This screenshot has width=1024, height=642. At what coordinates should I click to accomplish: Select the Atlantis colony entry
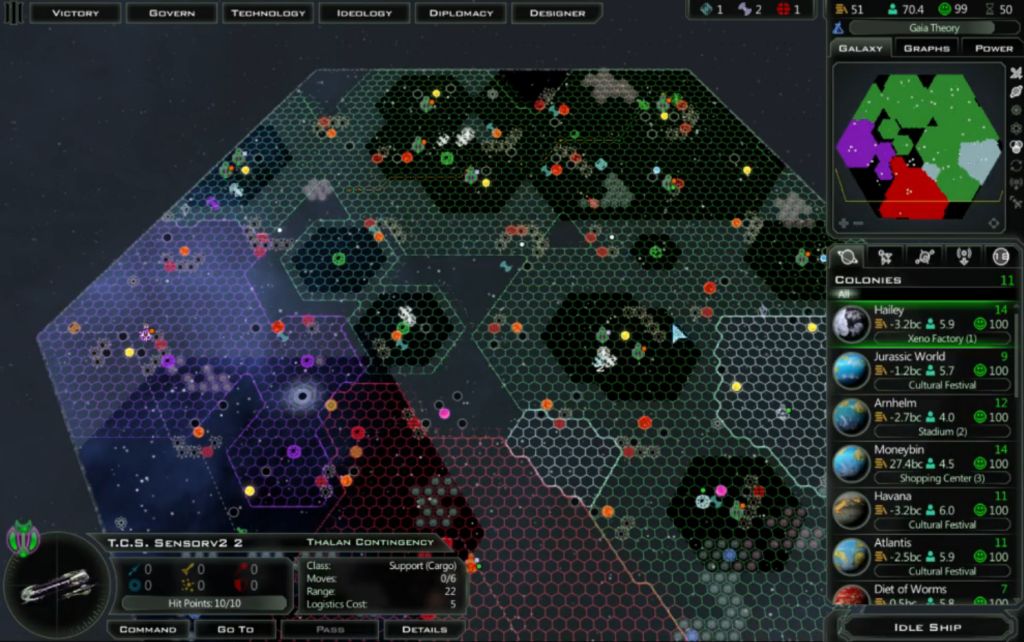(x=922, y=556)
